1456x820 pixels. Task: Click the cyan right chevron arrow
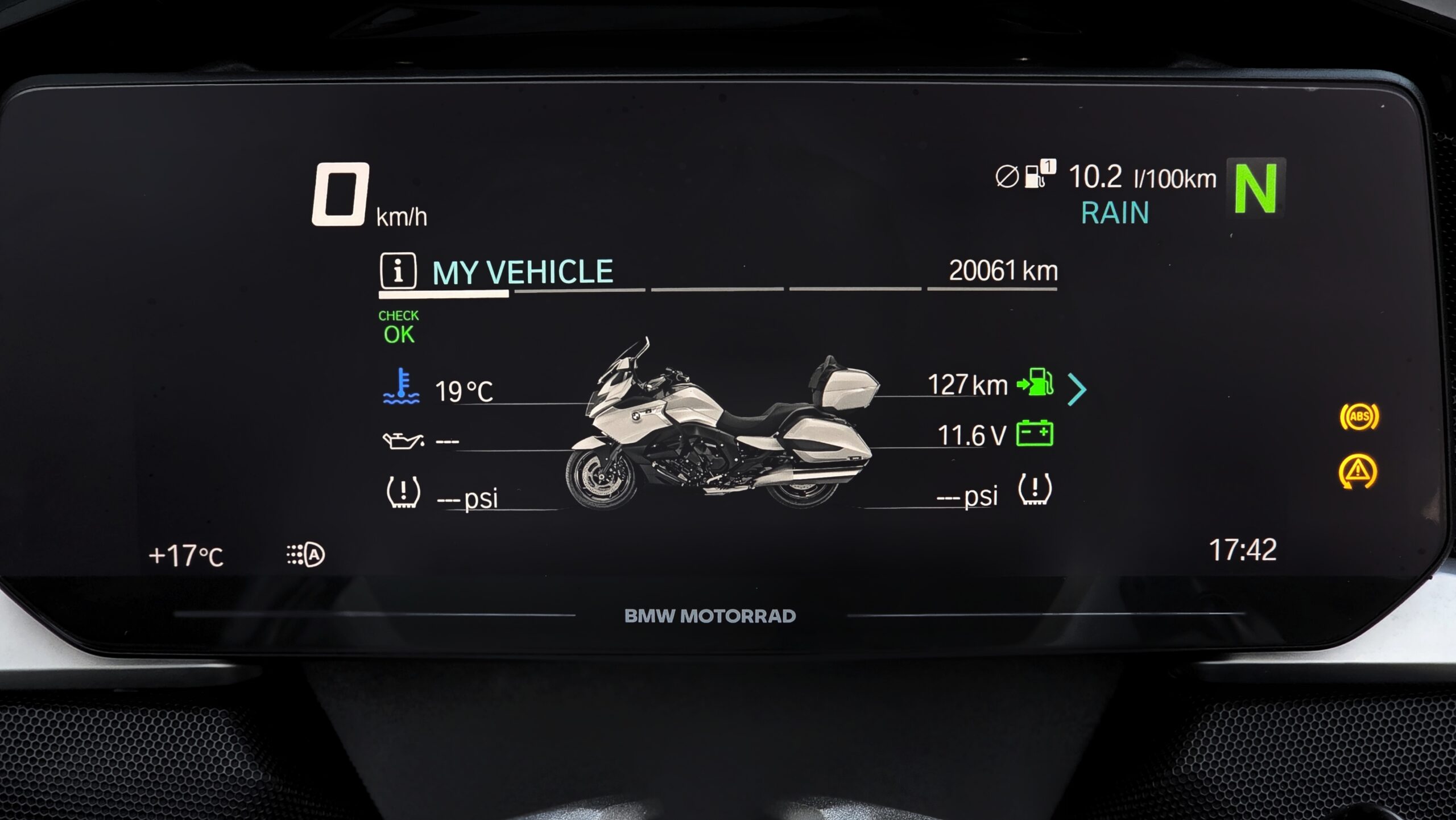(1077, 389)
